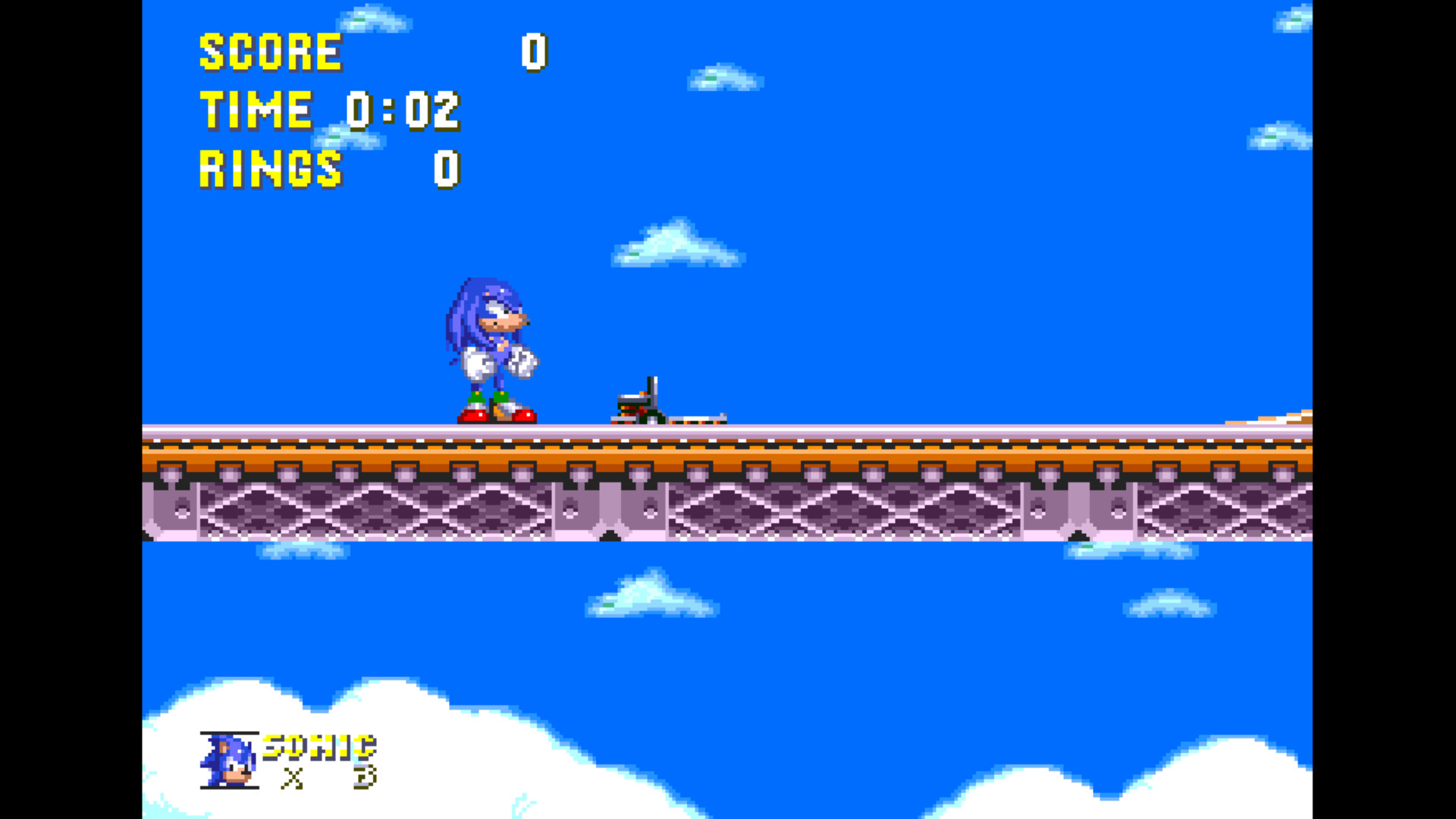This screenshot has width=1456, height=819.
Task: Toggle the score counter showing 0
Action: tap(533, 53)
